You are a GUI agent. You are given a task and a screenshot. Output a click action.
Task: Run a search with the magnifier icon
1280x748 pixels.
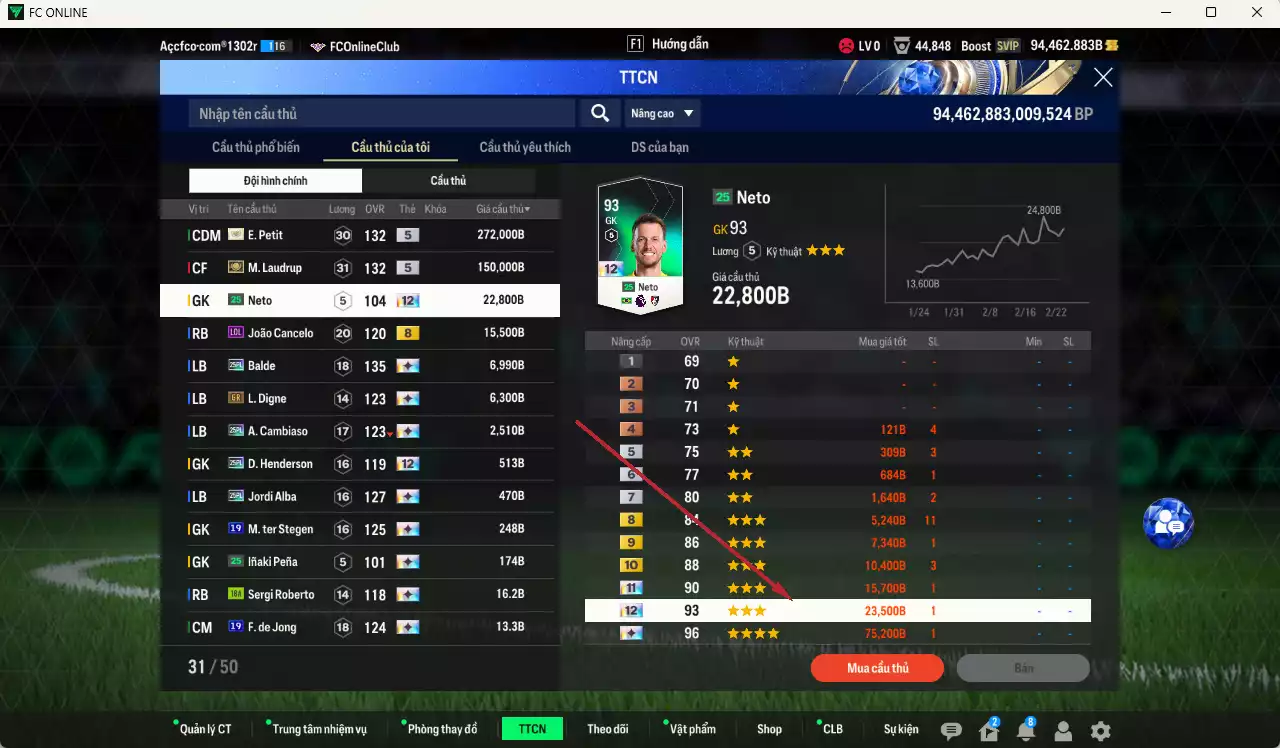coord(599,113)
